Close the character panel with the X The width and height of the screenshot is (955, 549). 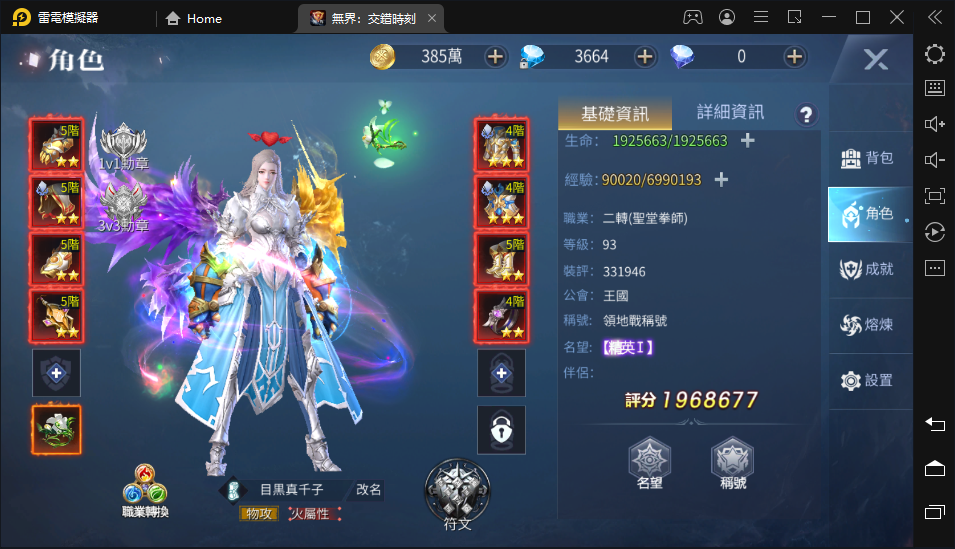(875, 60)
